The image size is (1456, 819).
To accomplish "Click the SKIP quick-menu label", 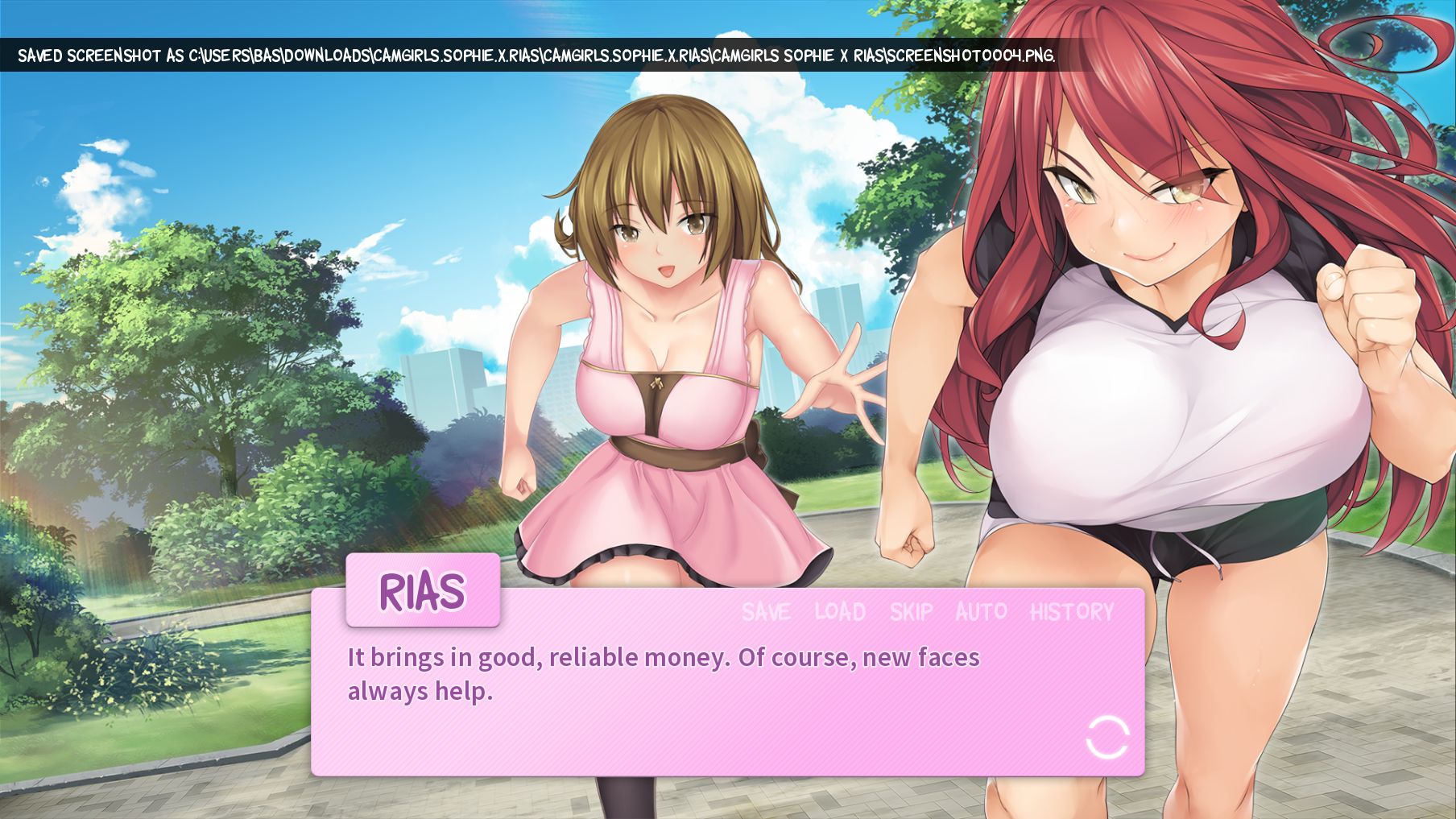I will coord(909,612).
